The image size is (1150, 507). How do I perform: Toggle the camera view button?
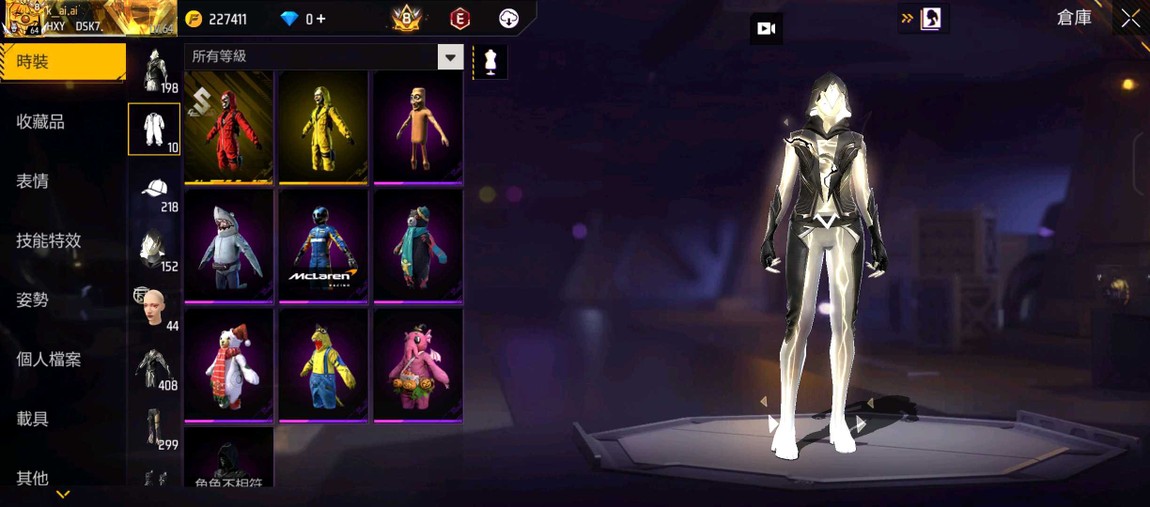766,29
